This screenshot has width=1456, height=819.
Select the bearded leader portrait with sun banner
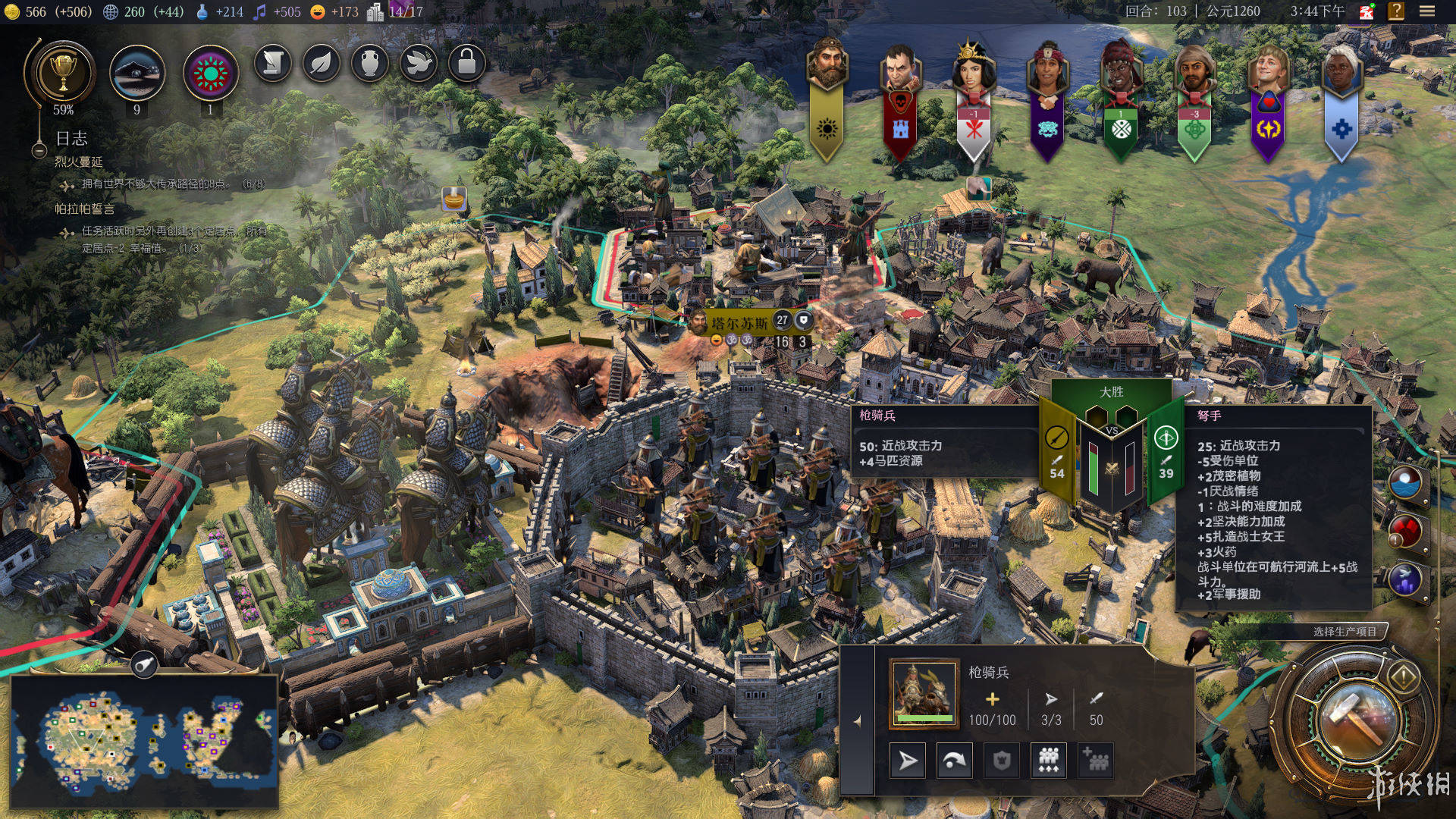[827, 64]
